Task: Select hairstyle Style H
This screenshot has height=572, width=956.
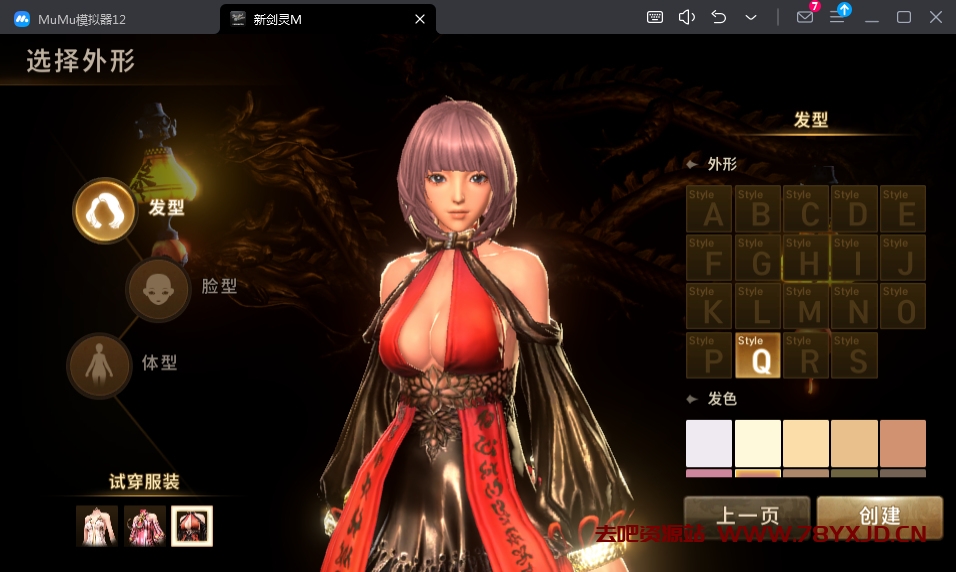Action: 808,258
